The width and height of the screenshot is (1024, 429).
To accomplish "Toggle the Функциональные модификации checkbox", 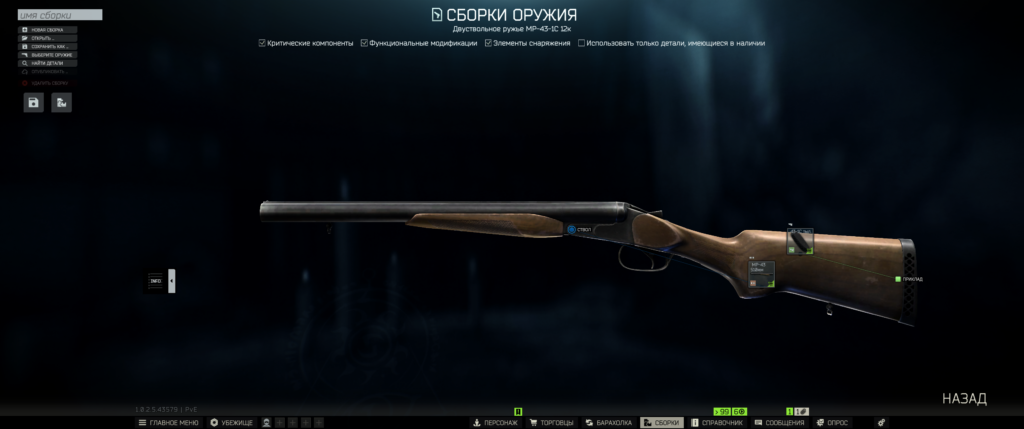I will tap(365, 43).
